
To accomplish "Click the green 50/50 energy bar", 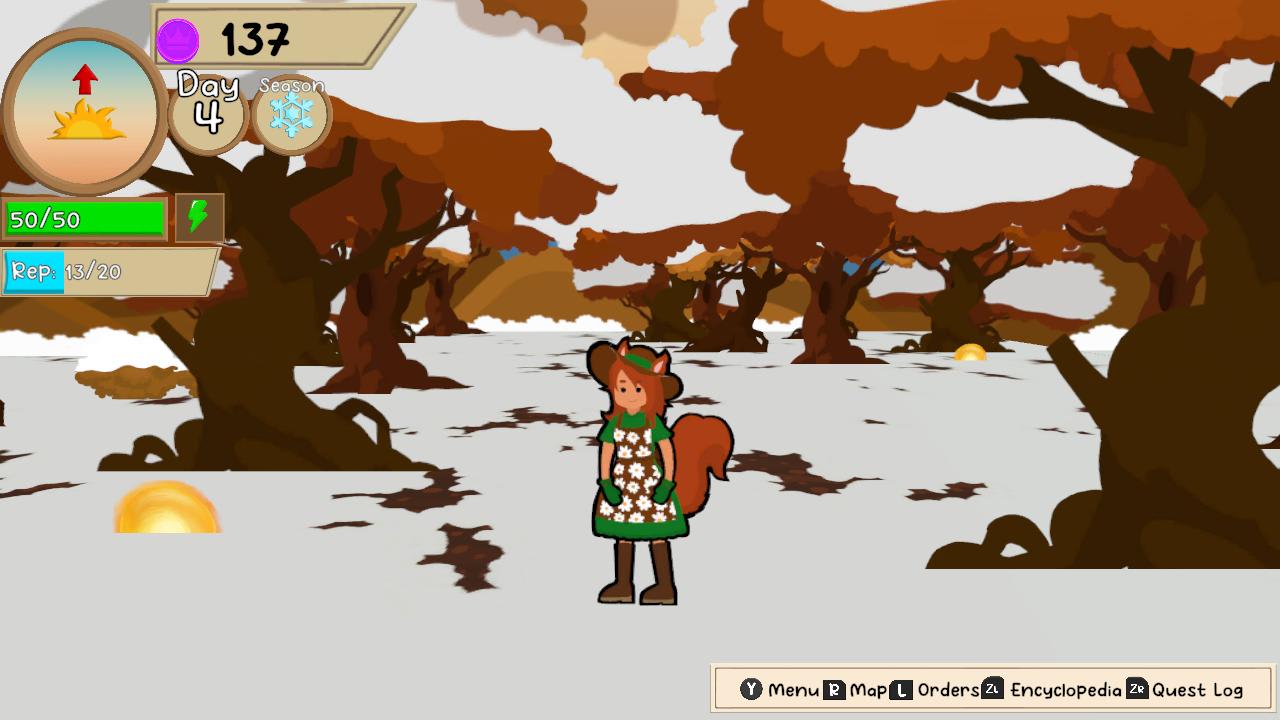I will (x=85, y=217).
